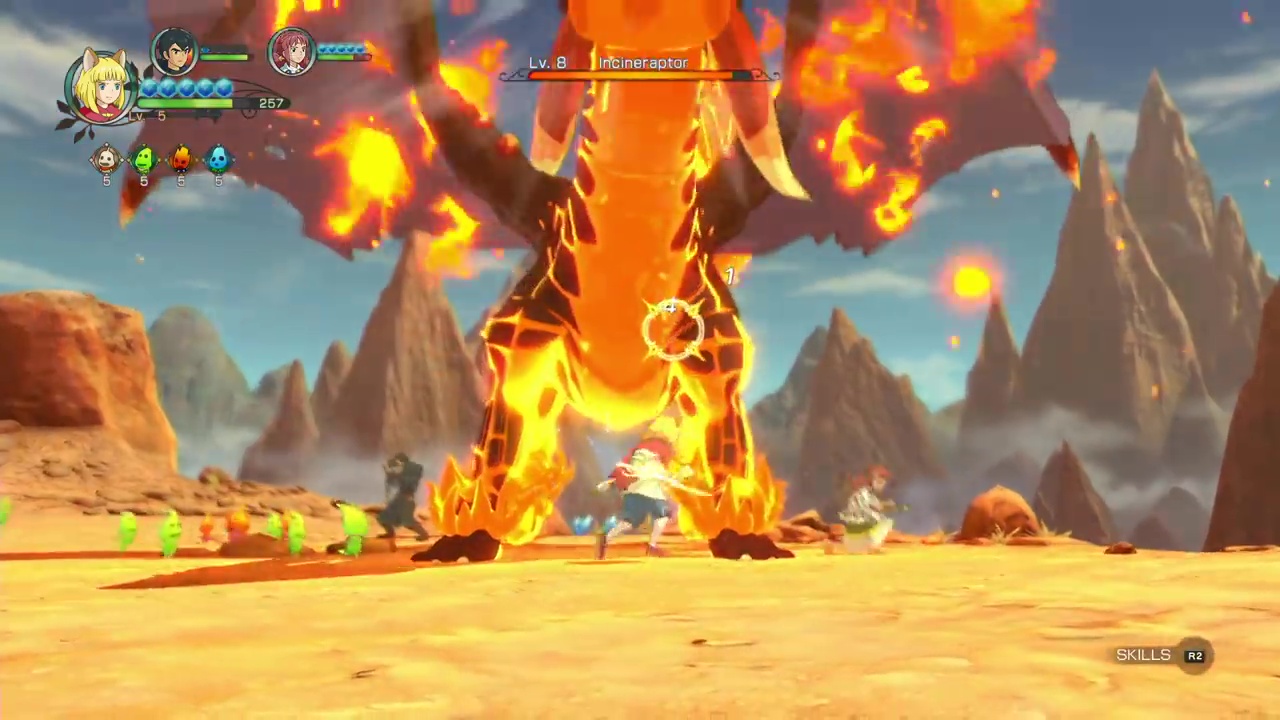This screenshot has width=1280, height=720.
Task: Pick the green leaf higgledy icon
Action: (144, 159)
